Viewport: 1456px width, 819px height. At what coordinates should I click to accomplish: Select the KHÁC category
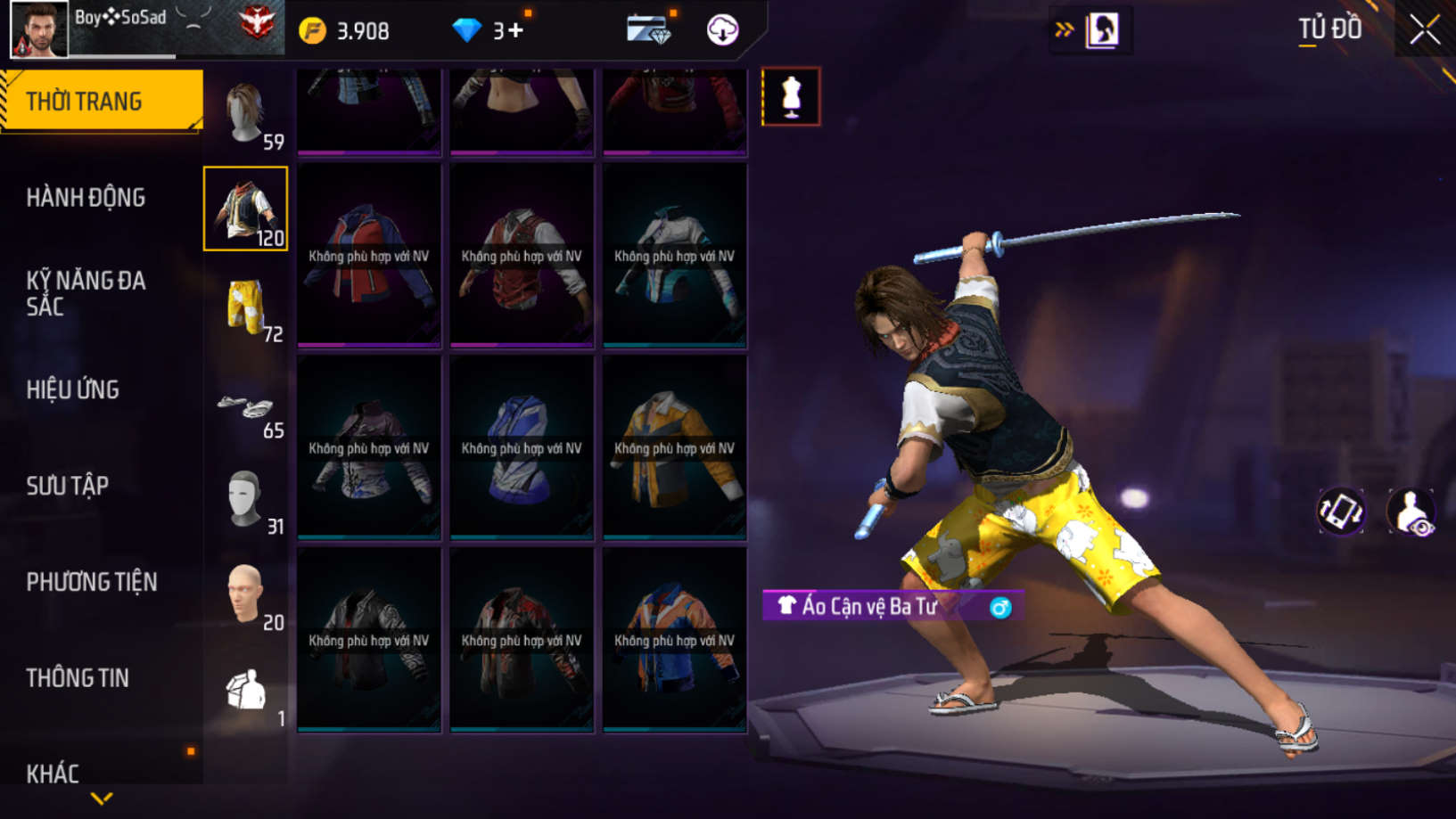[53, 773]
